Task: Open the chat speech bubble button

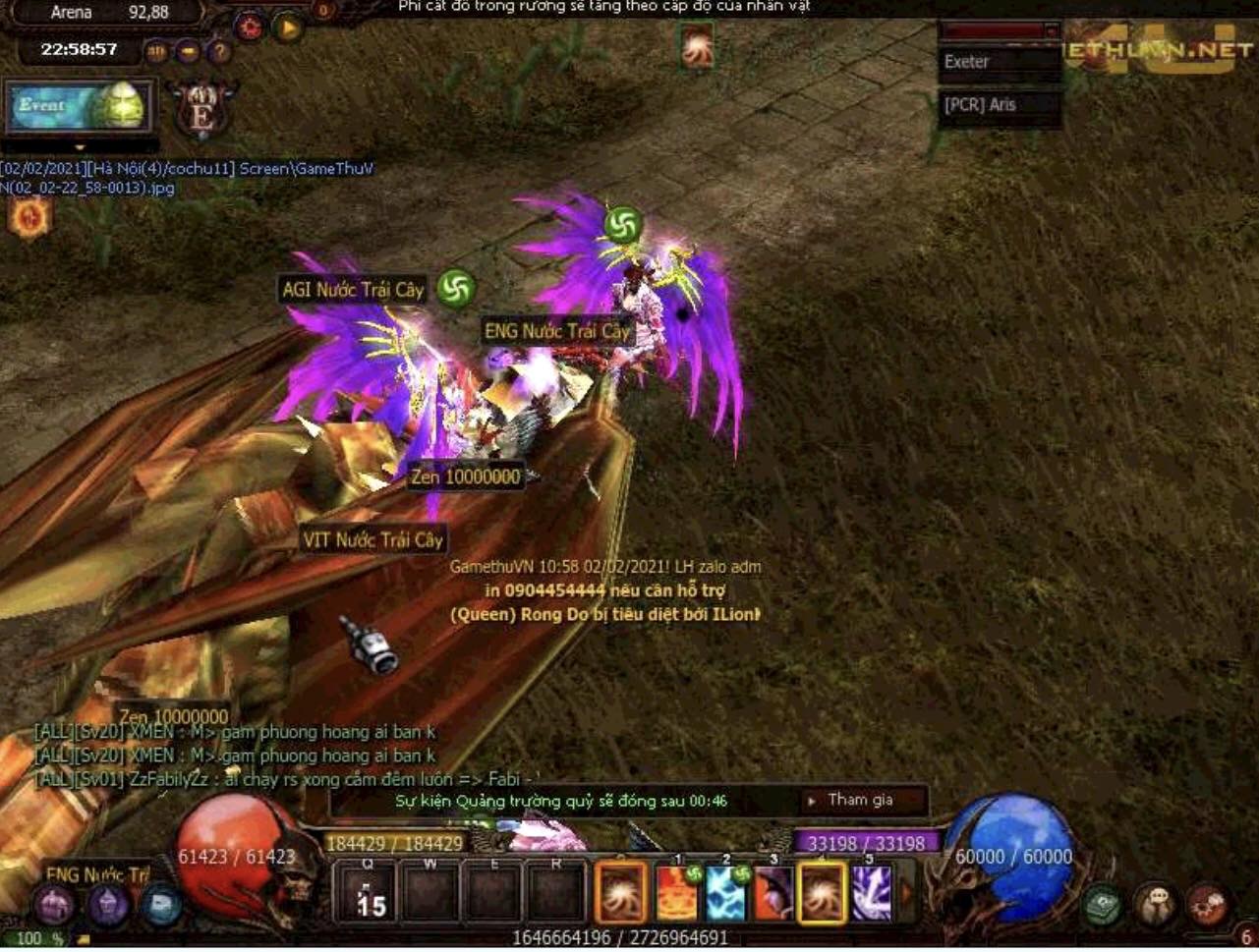Action: pos(1156,904)
